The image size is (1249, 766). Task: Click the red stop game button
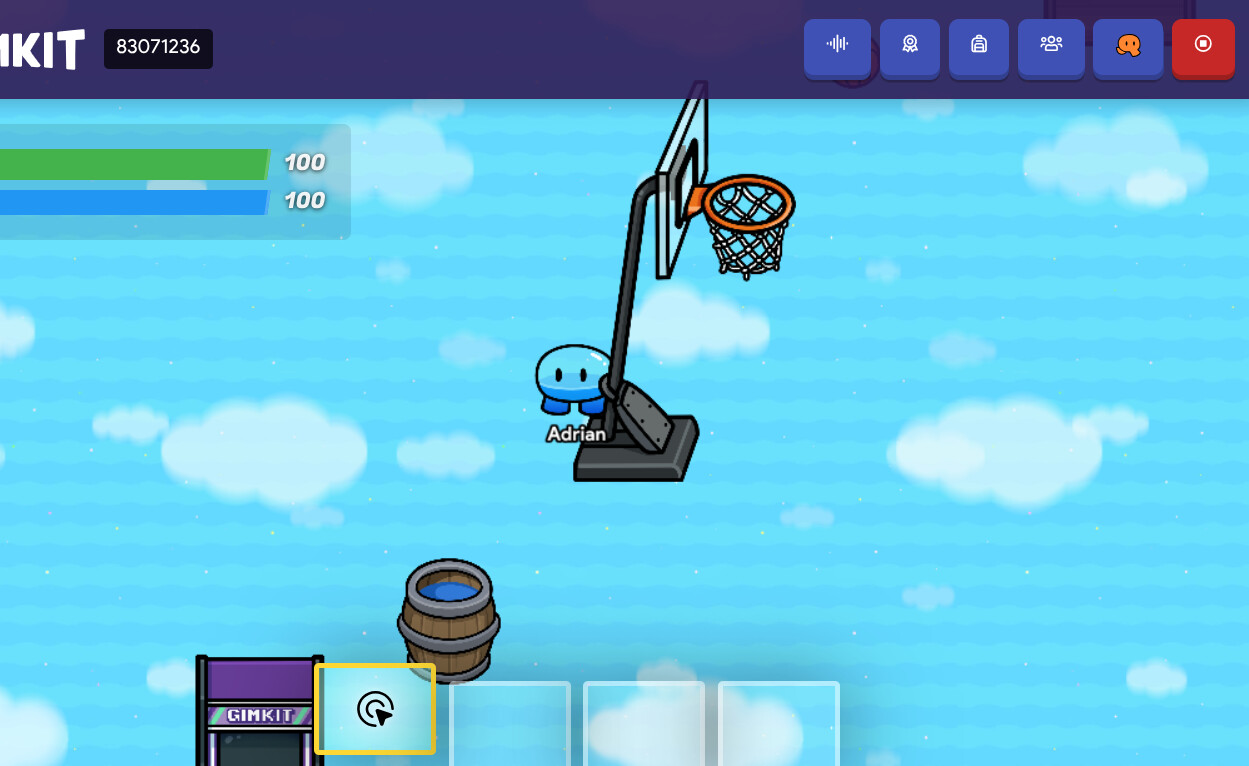(1203, 46)
